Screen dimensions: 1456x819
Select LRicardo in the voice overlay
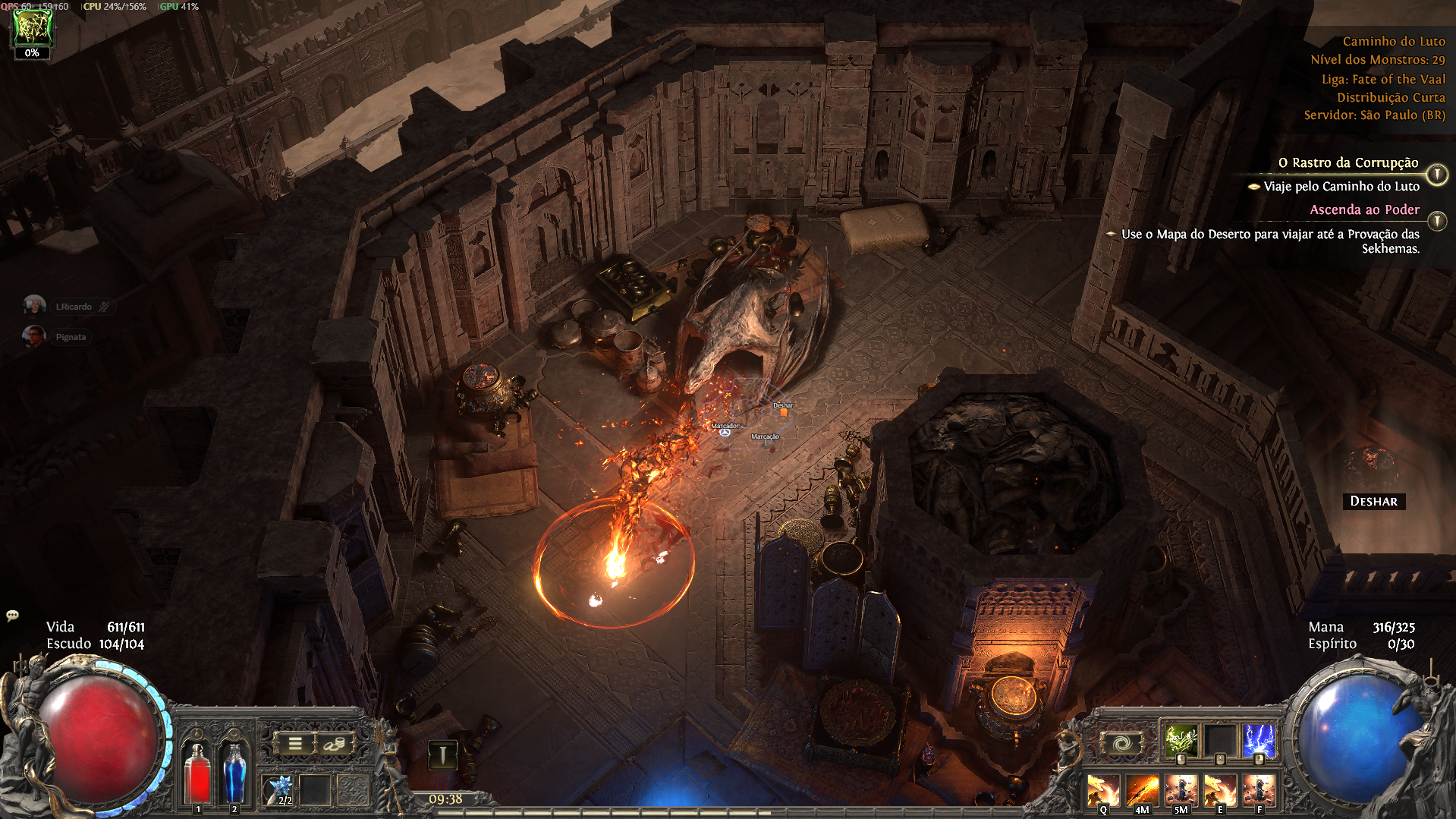74,307
